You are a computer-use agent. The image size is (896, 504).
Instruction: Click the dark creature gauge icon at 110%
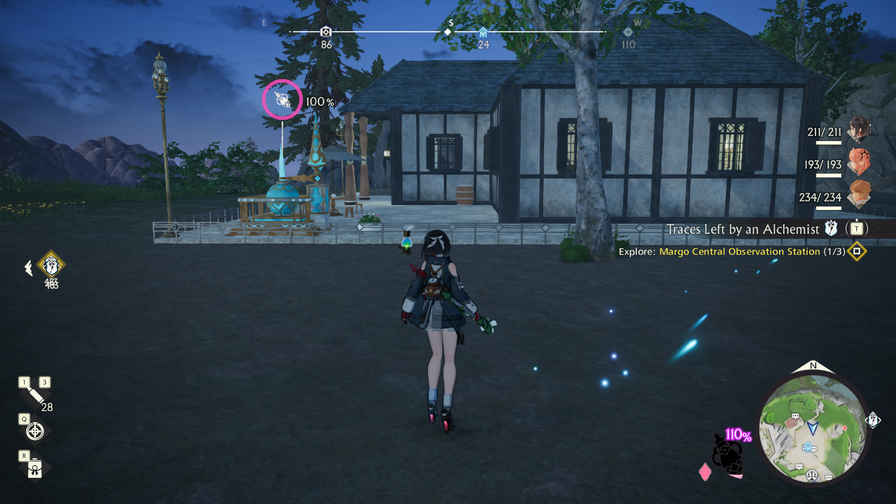(730, 457)
